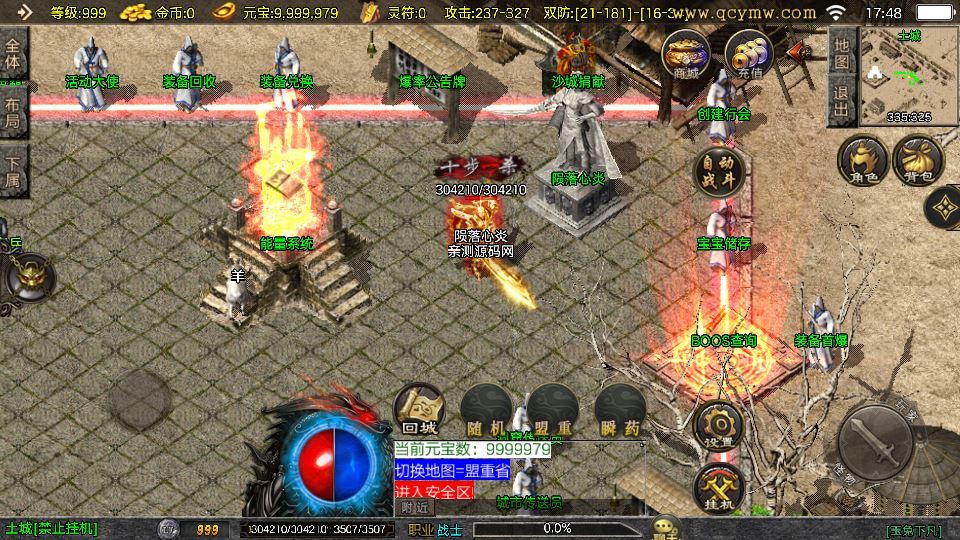Open the 设置 settings gear
The image size is (960, 540).
pyautogui.click(x=718, y=425)
